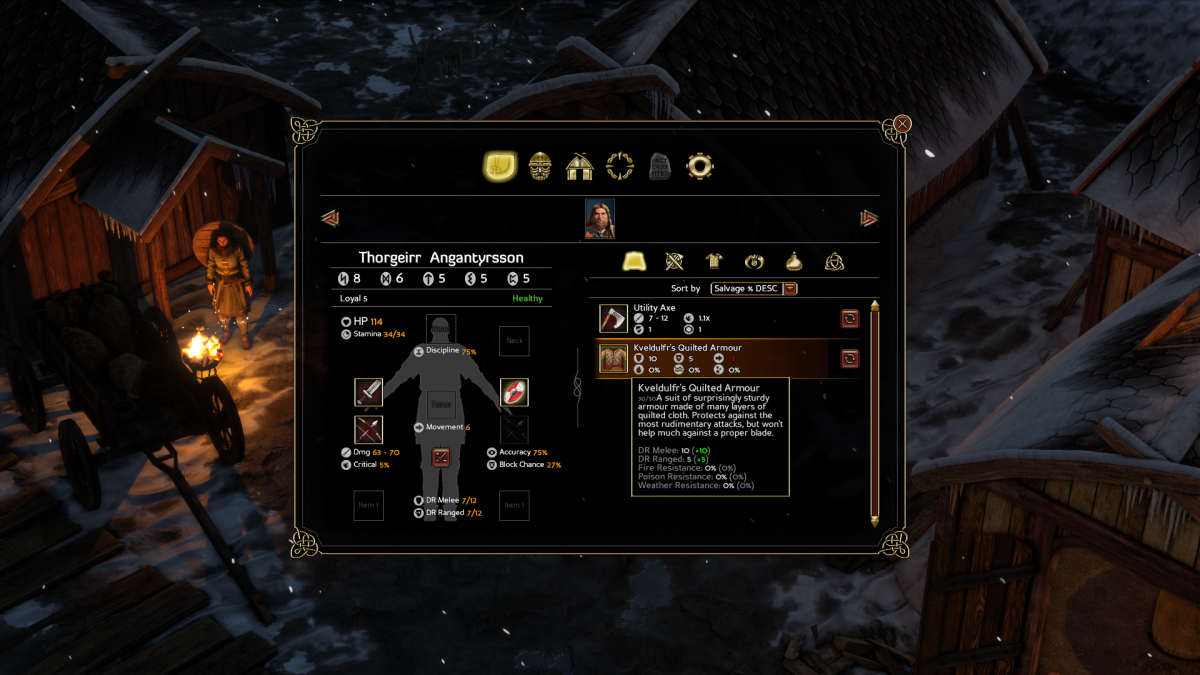This screenshot has height=675, width=1200.
Task: Filter inventory by armour shirt category
Action: 714,262
